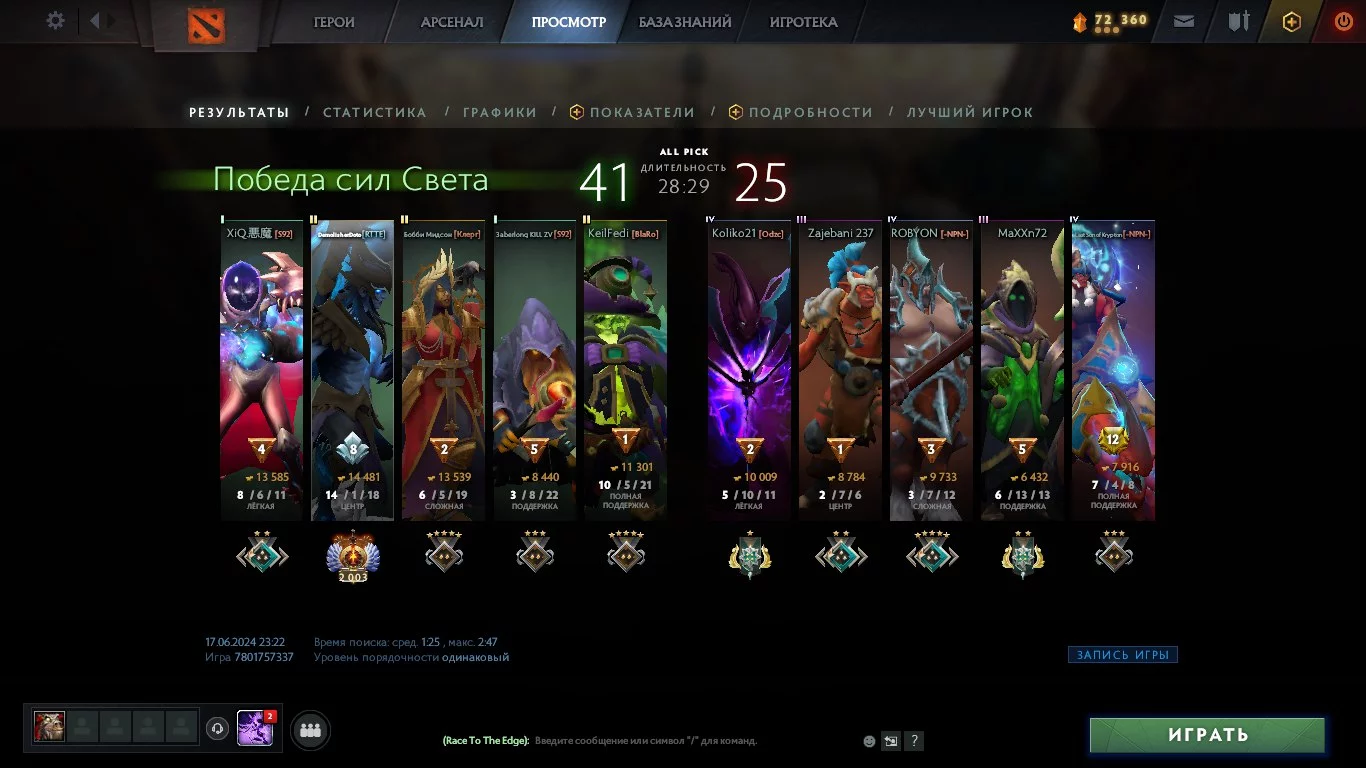The height and width of the screenshot is (768, 1366).
Task: Select Koliko21's hero card
Action: click(749, 370)
